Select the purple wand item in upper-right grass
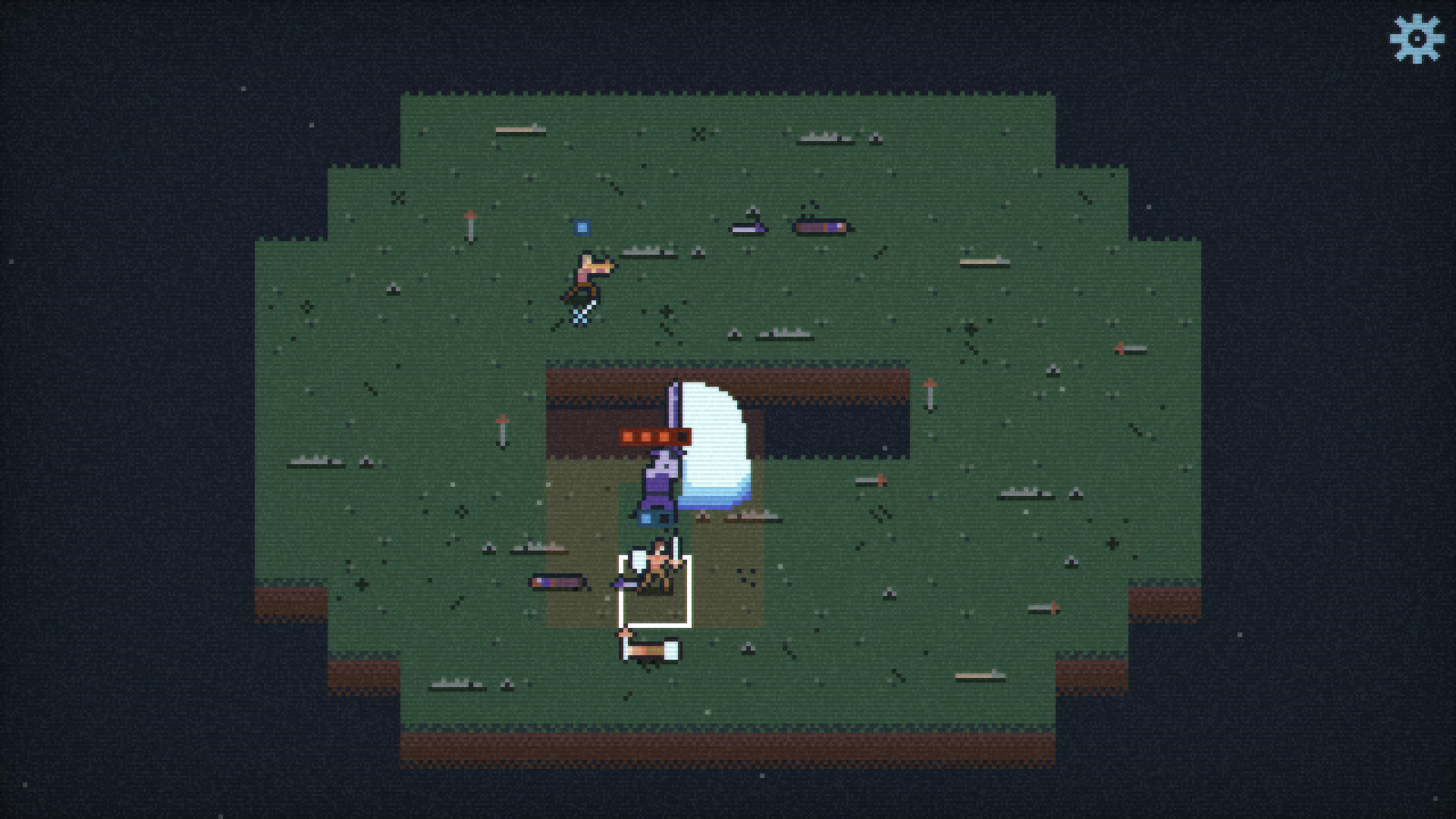The height and width of the screenshot is (819, 1456). click(748, 229)
